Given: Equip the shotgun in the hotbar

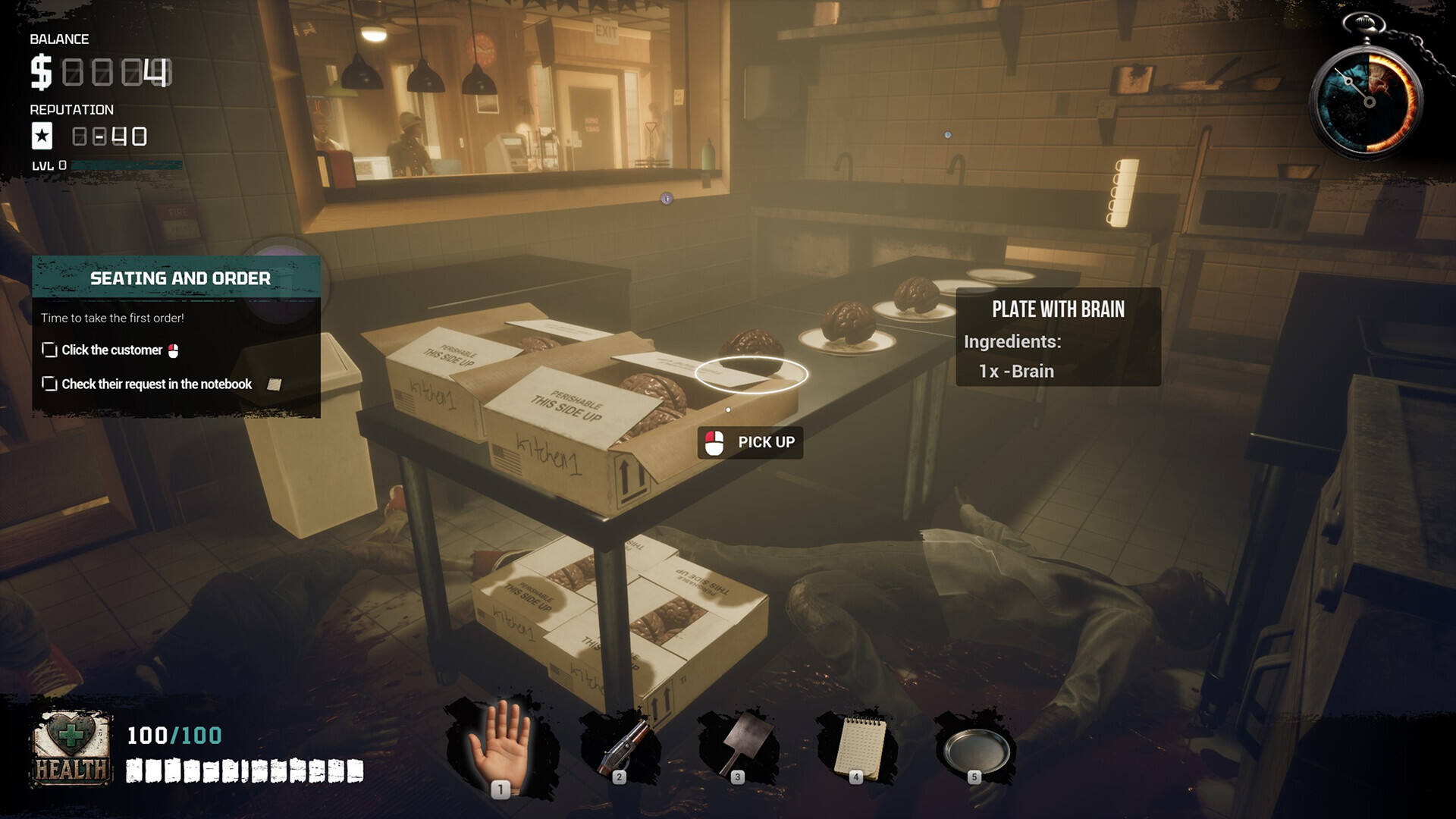Looking at the screenshot, I should click(x=620, y=747).
